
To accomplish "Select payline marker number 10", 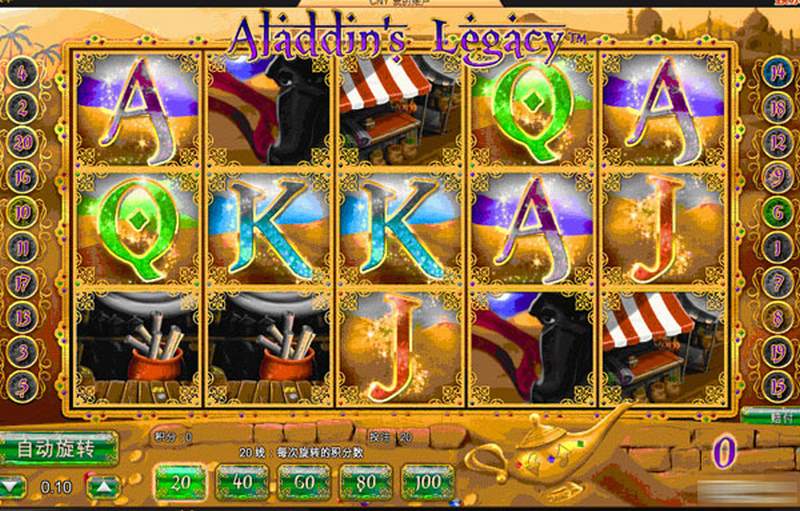I will coord(22,212).
